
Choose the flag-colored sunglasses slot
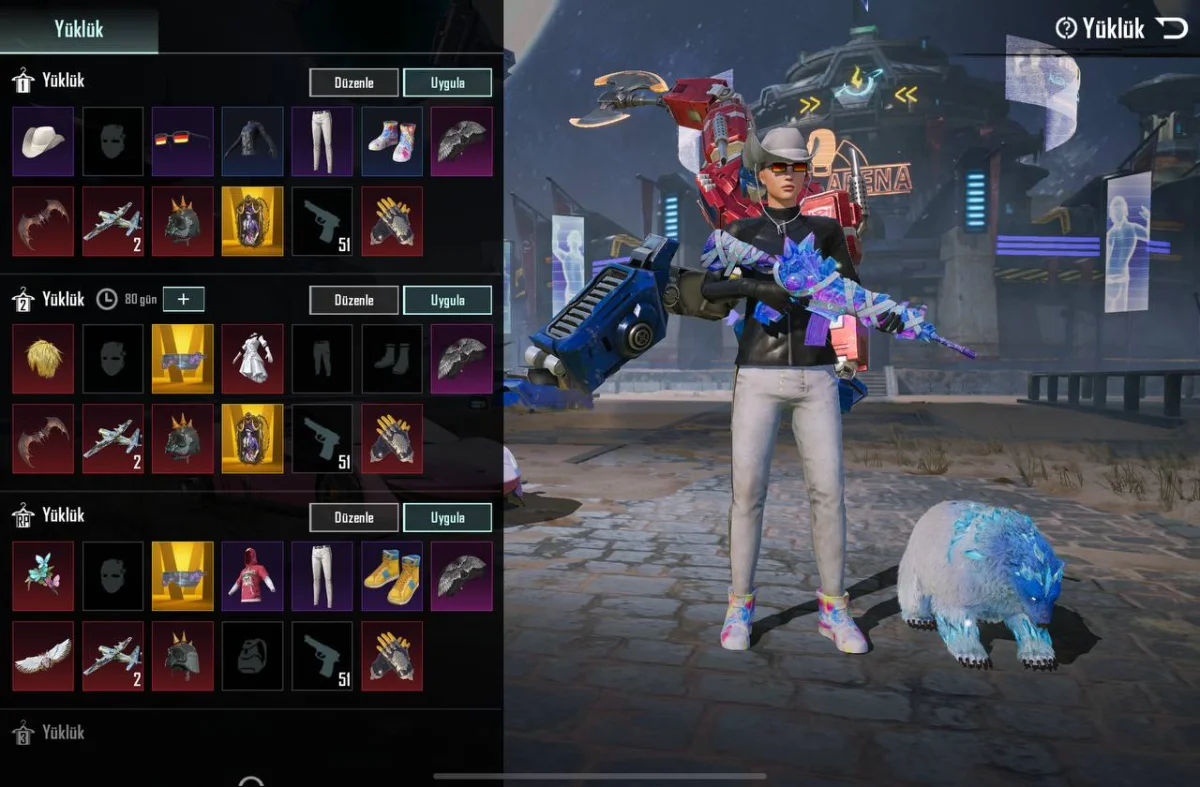click(x=182, y=141)
